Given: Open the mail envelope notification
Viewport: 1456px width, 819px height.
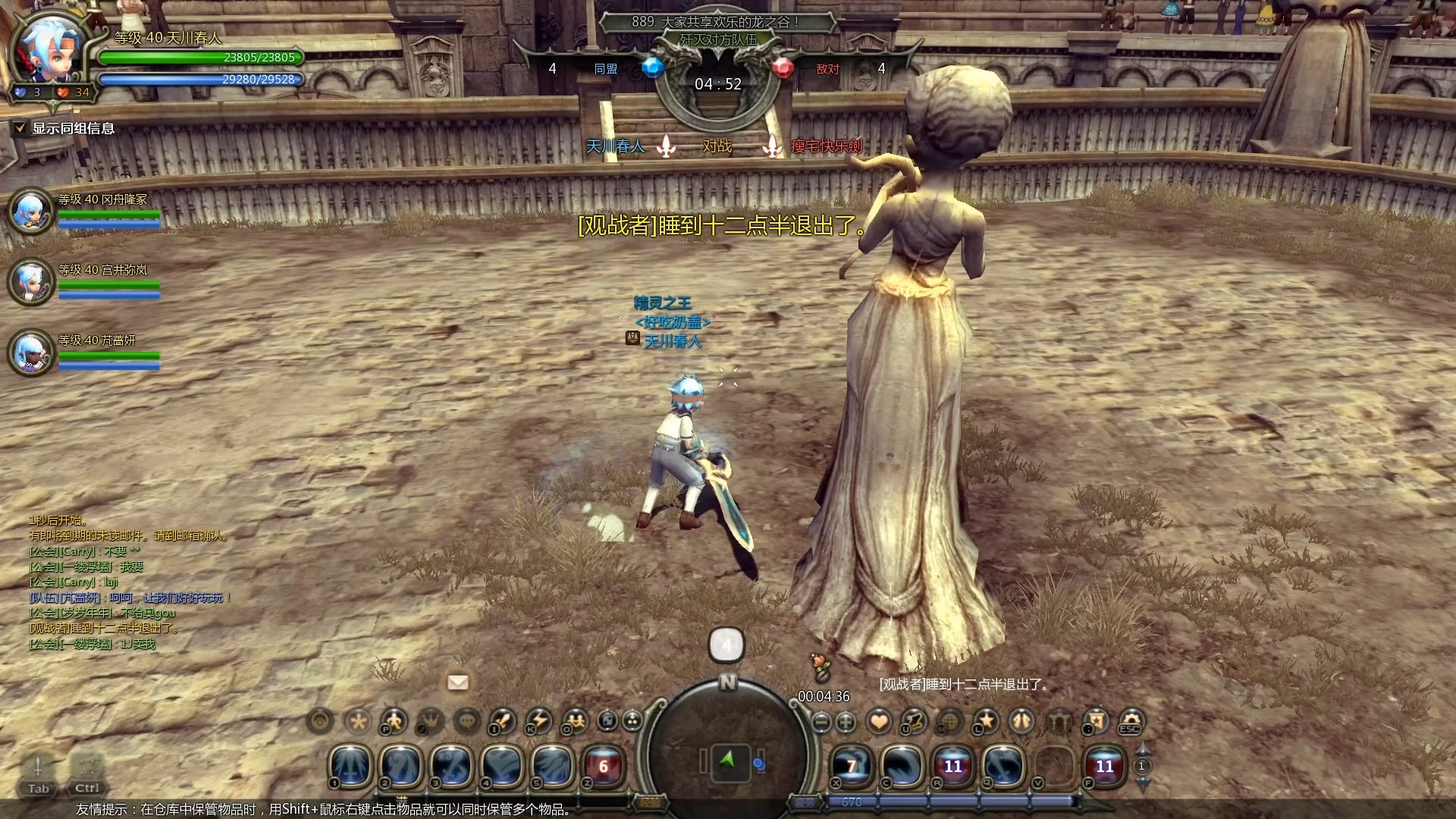Looking at the screenshot, I should click(x=458, y=682).
